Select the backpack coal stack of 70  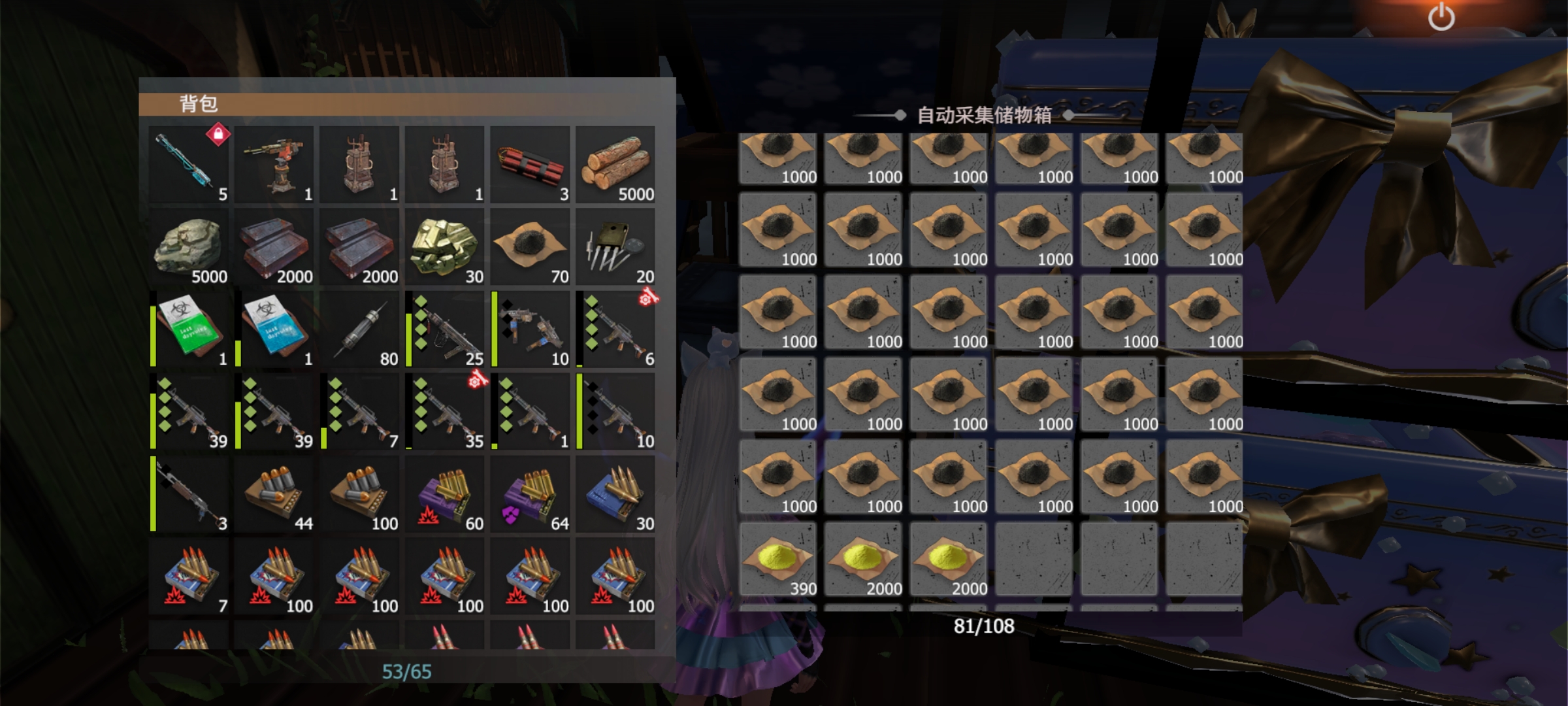530,247
